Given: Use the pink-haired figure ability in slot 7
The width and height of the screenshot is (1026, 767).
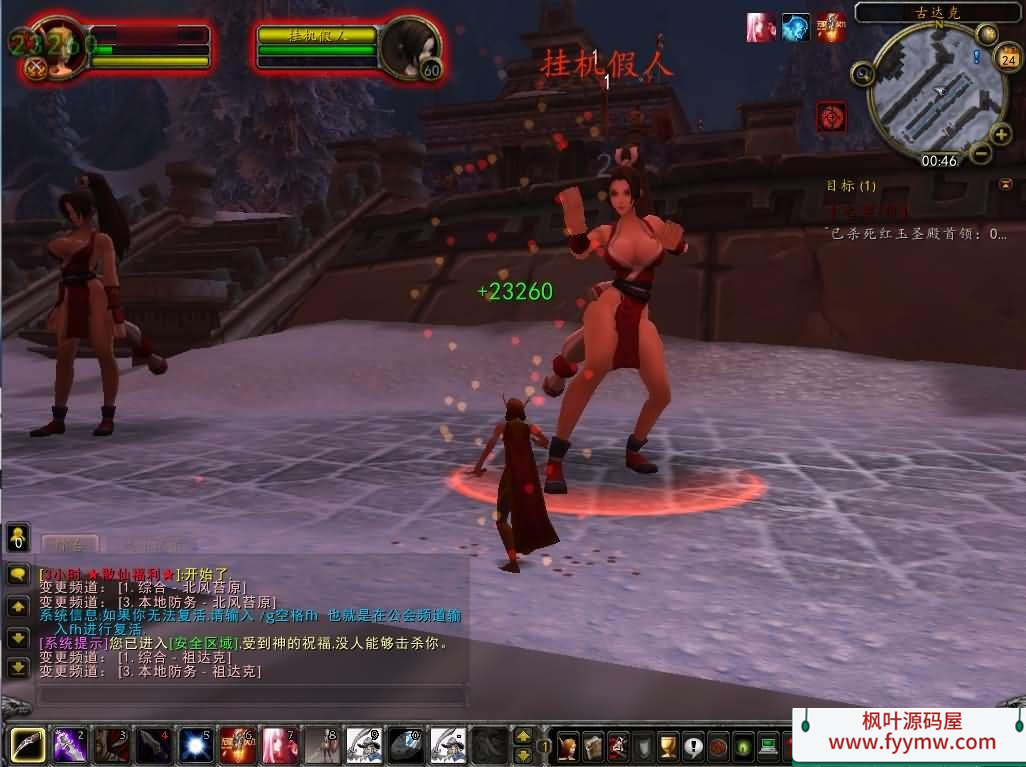Looking at the screenshot, I should (278, 745).
